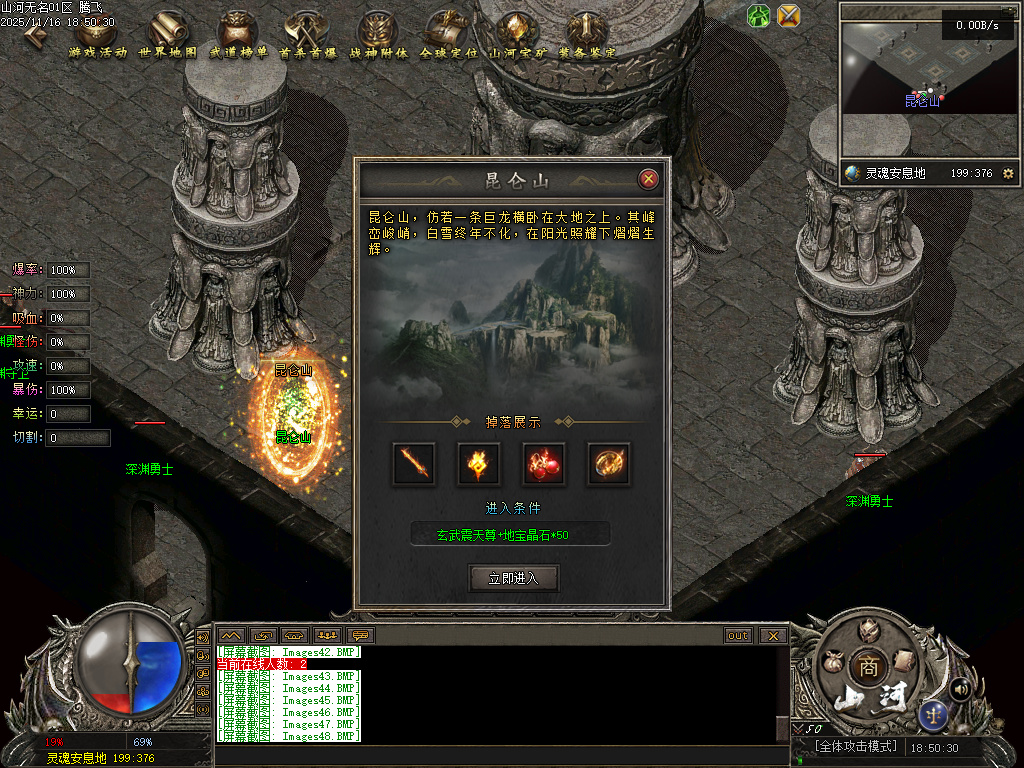
Task: Select the flame emblem drop item
Action: 479,463
